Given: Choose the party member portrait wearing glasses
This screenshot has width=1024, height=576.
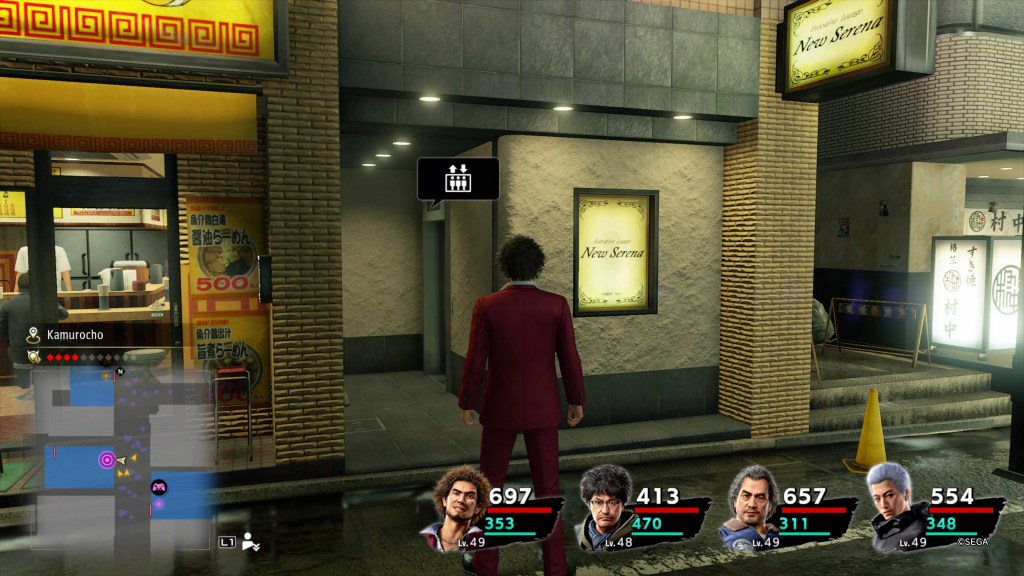Looking at the screenshot, I should click(x=604, y=506).
